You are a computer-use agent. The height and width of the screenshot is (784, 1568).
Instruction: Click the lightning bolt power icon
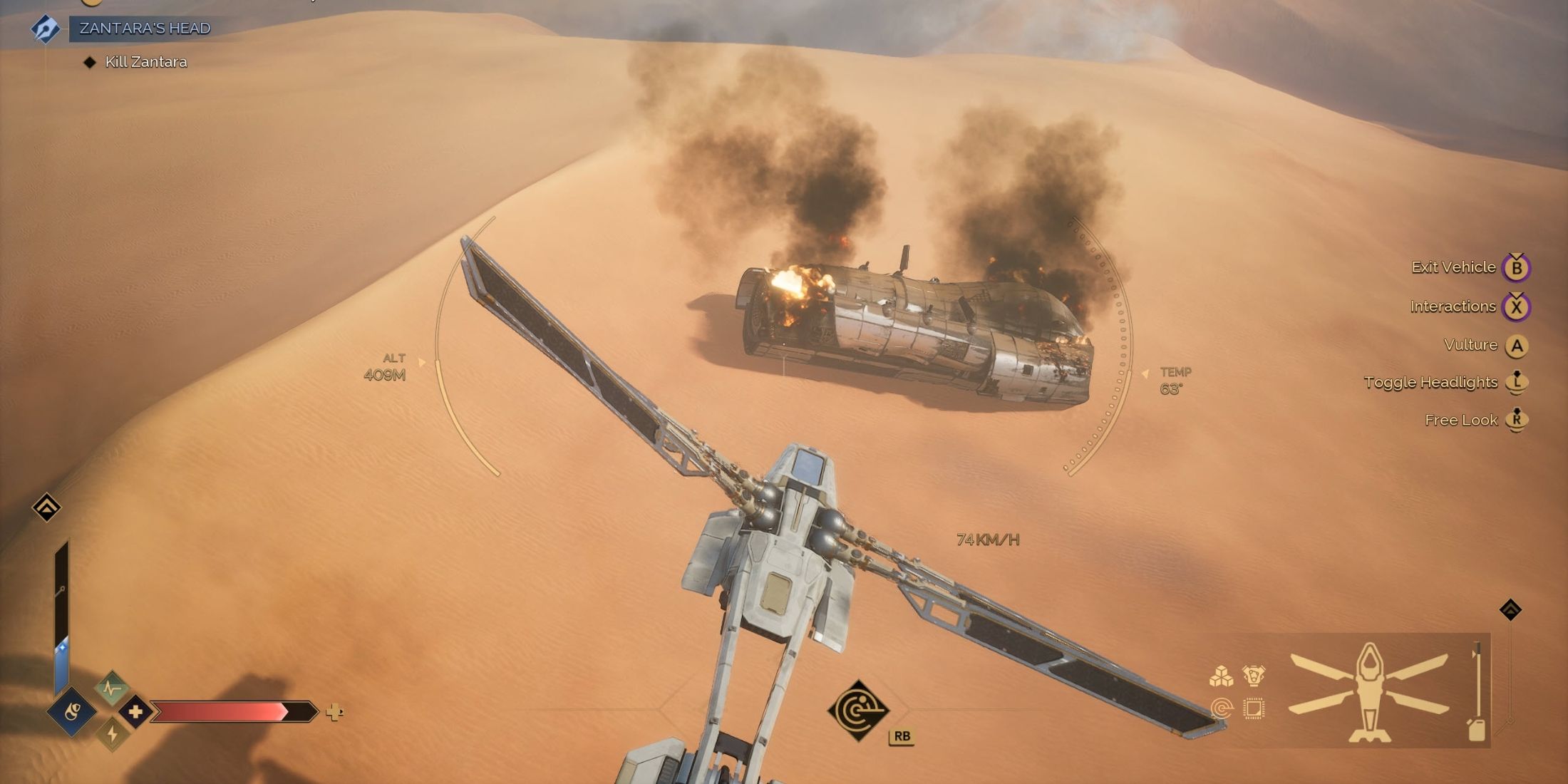pyautogui.click(x=112, y=733)
